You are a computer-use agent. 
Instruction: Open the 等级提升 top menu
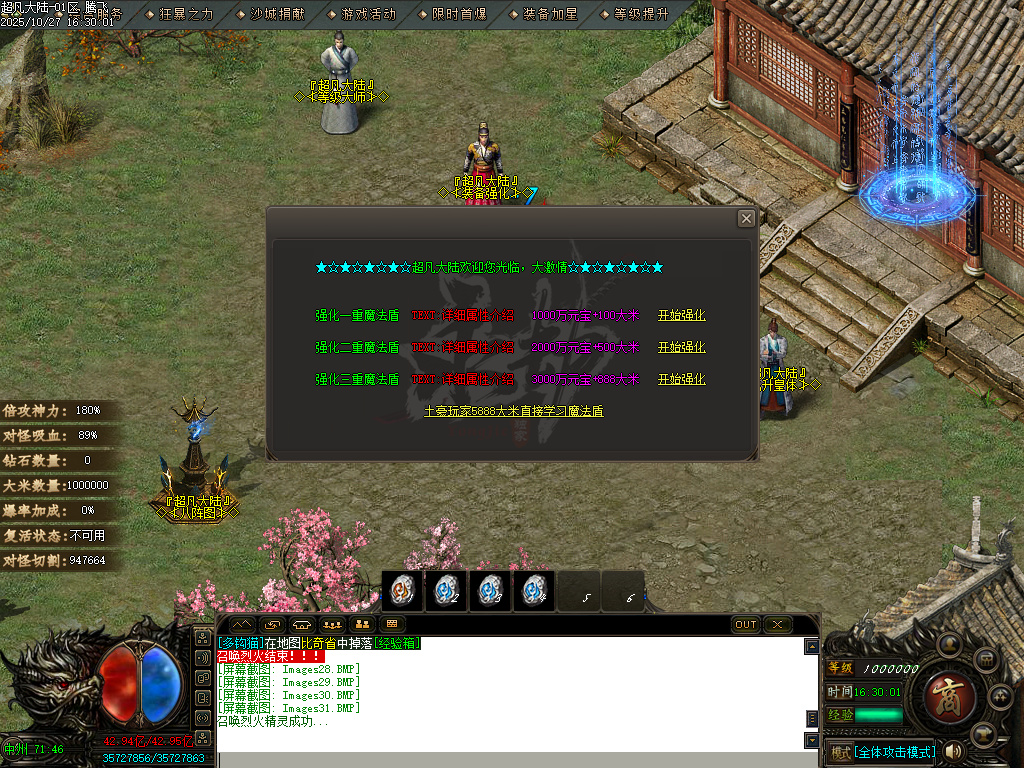(x=634, y=14)
